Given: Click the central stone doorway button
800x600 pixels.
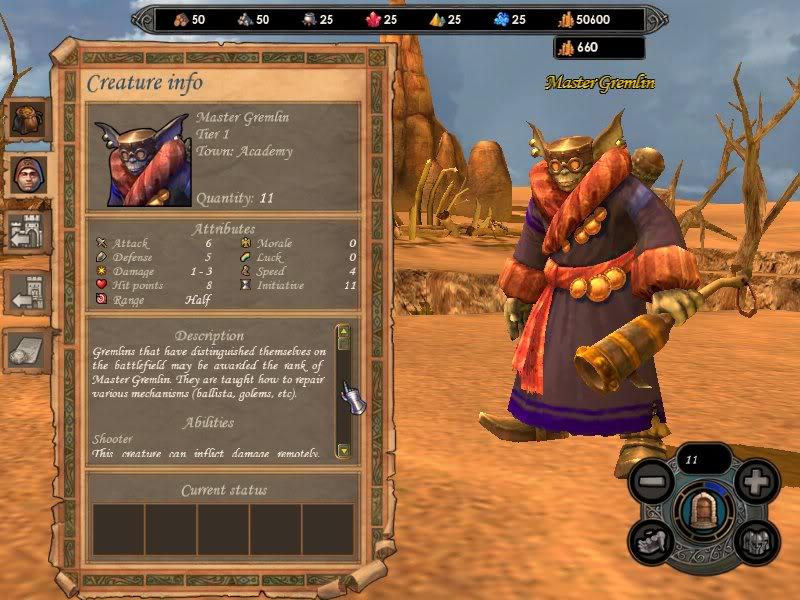Looking at the screenshot, I should [x=702, y=510].
